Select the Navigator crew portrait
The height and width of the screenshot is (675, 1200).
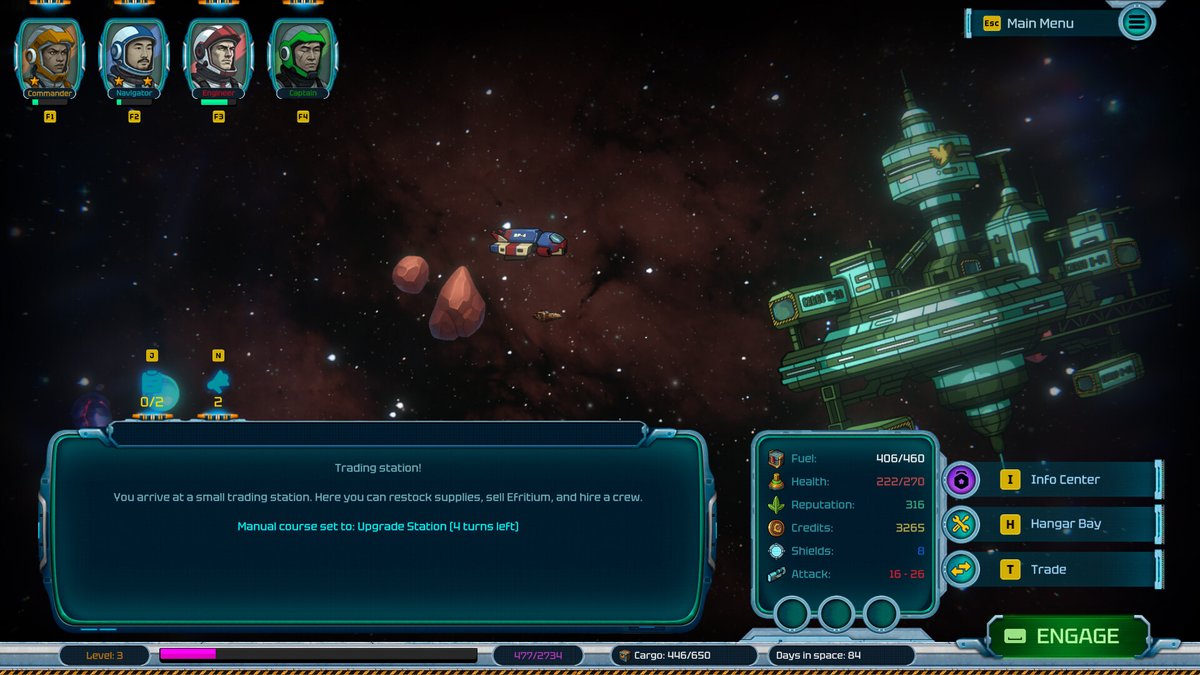tap(134, 58)
